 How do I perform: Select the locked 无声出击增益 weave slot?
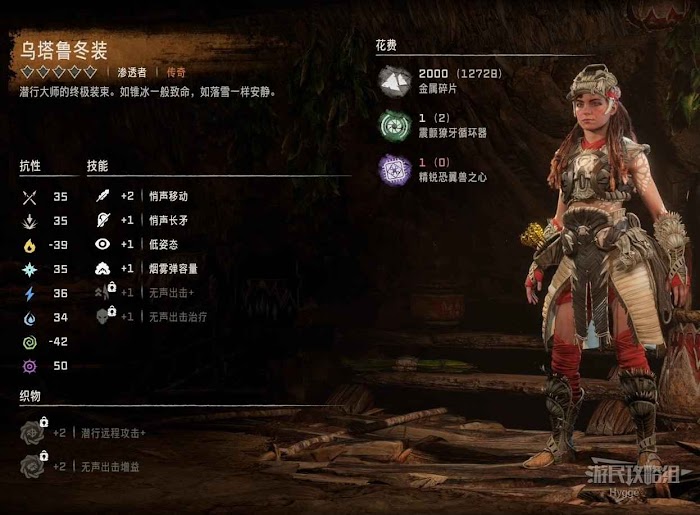click(34, 466)
